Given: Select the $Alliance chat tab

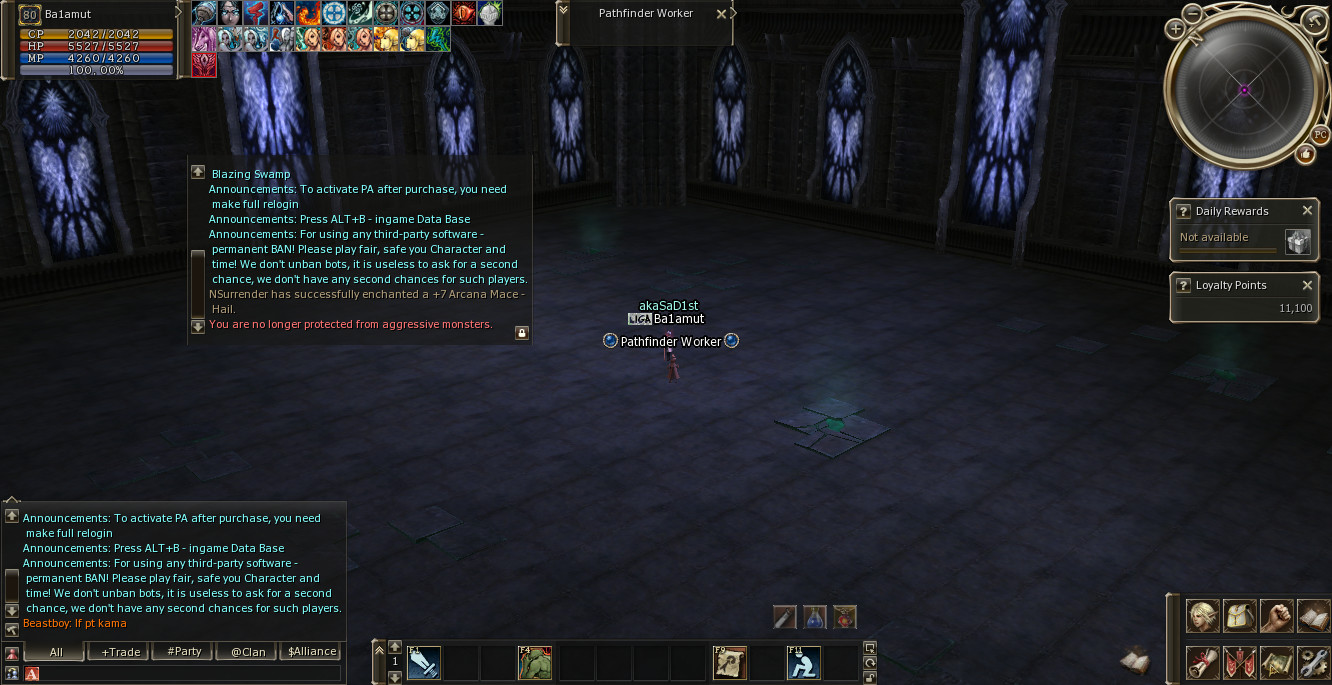Looking at the screenshot, I should tap(312, 652).
